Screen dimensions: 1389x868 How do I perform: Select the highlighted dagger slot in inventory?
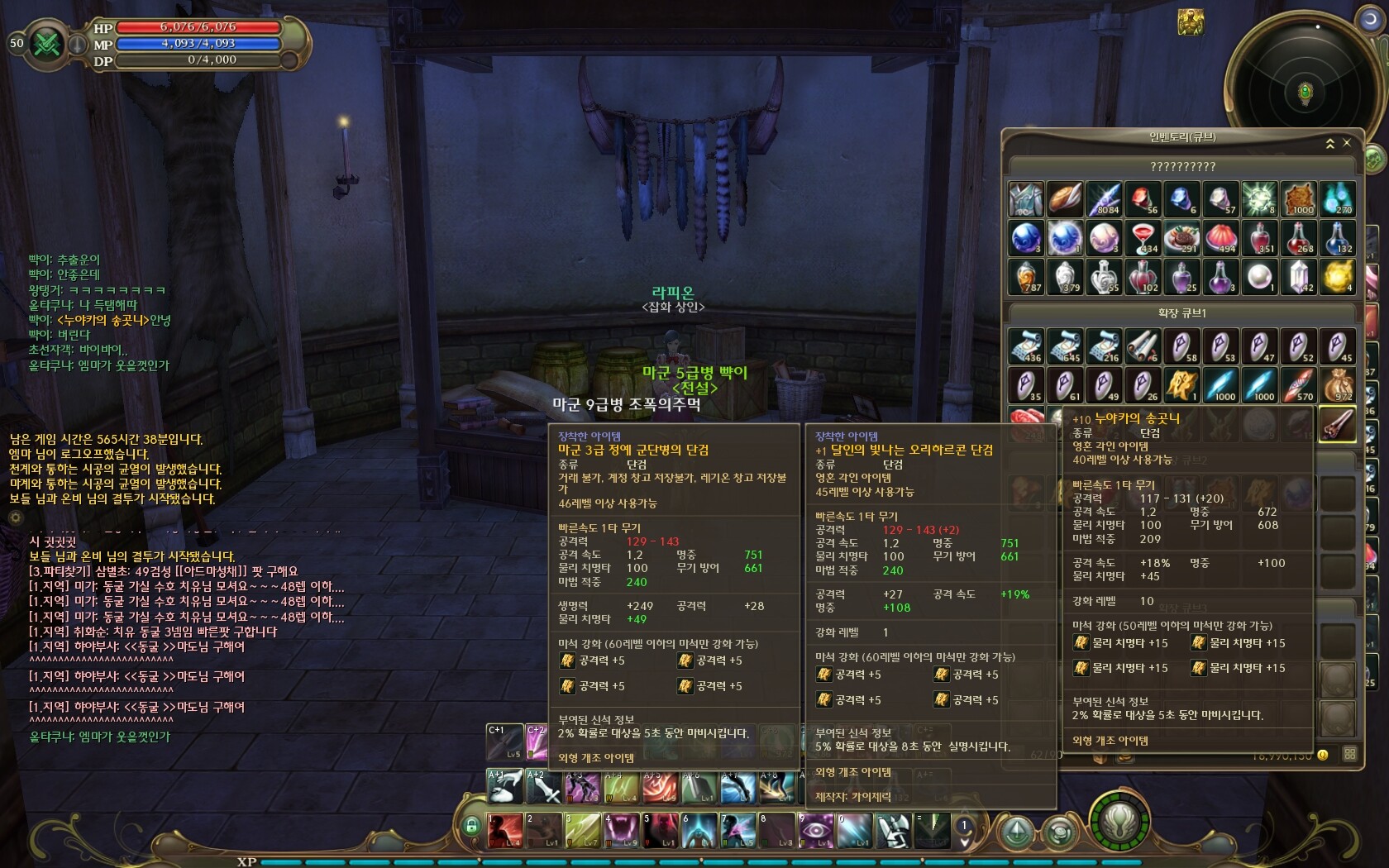(x=1337, y=425)
